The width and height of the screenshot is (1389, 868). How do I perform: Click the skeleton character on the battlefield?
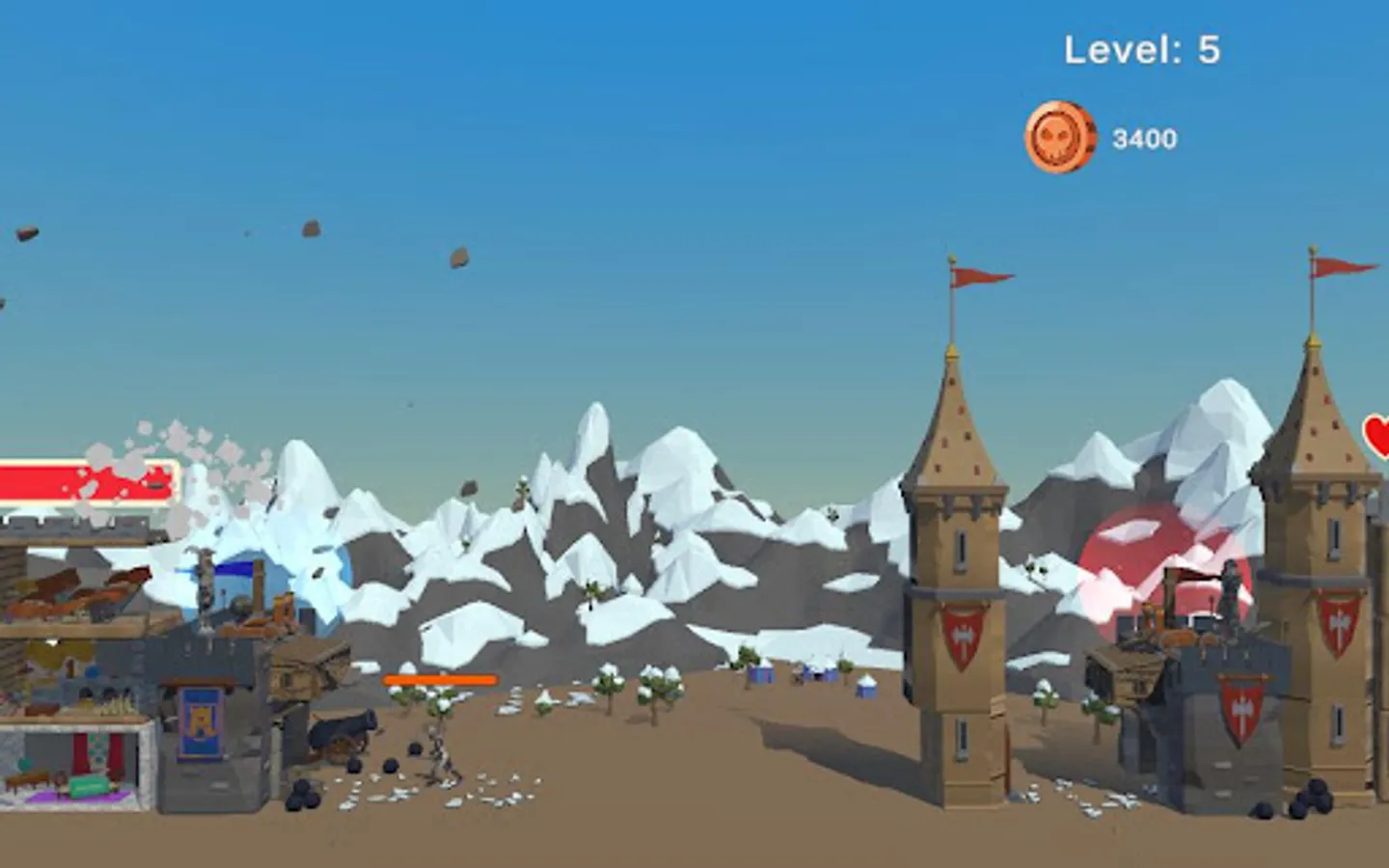tap(439, 753)
